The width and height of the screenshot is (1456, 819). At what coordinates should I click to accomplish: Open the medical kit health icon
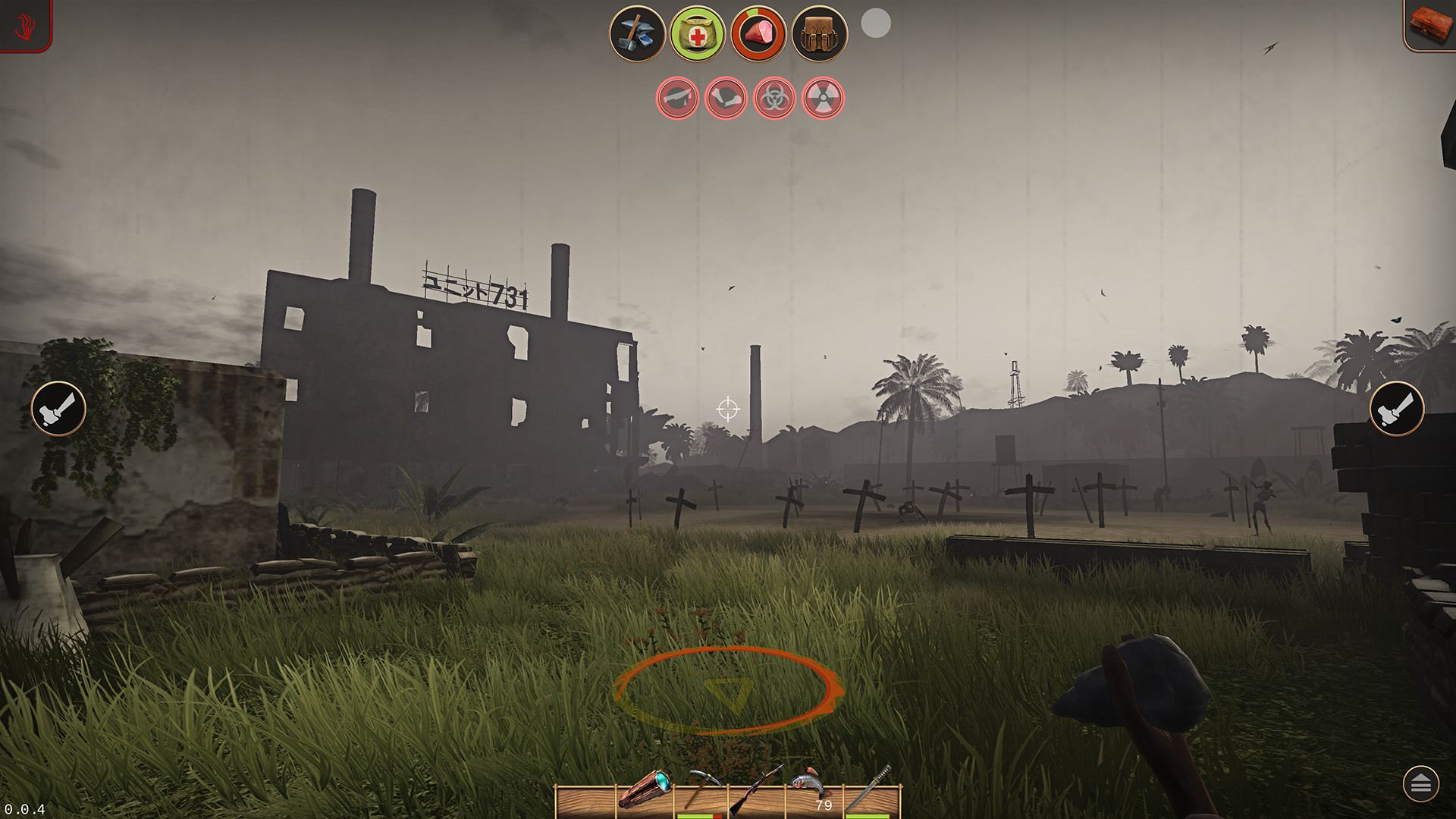697,33
